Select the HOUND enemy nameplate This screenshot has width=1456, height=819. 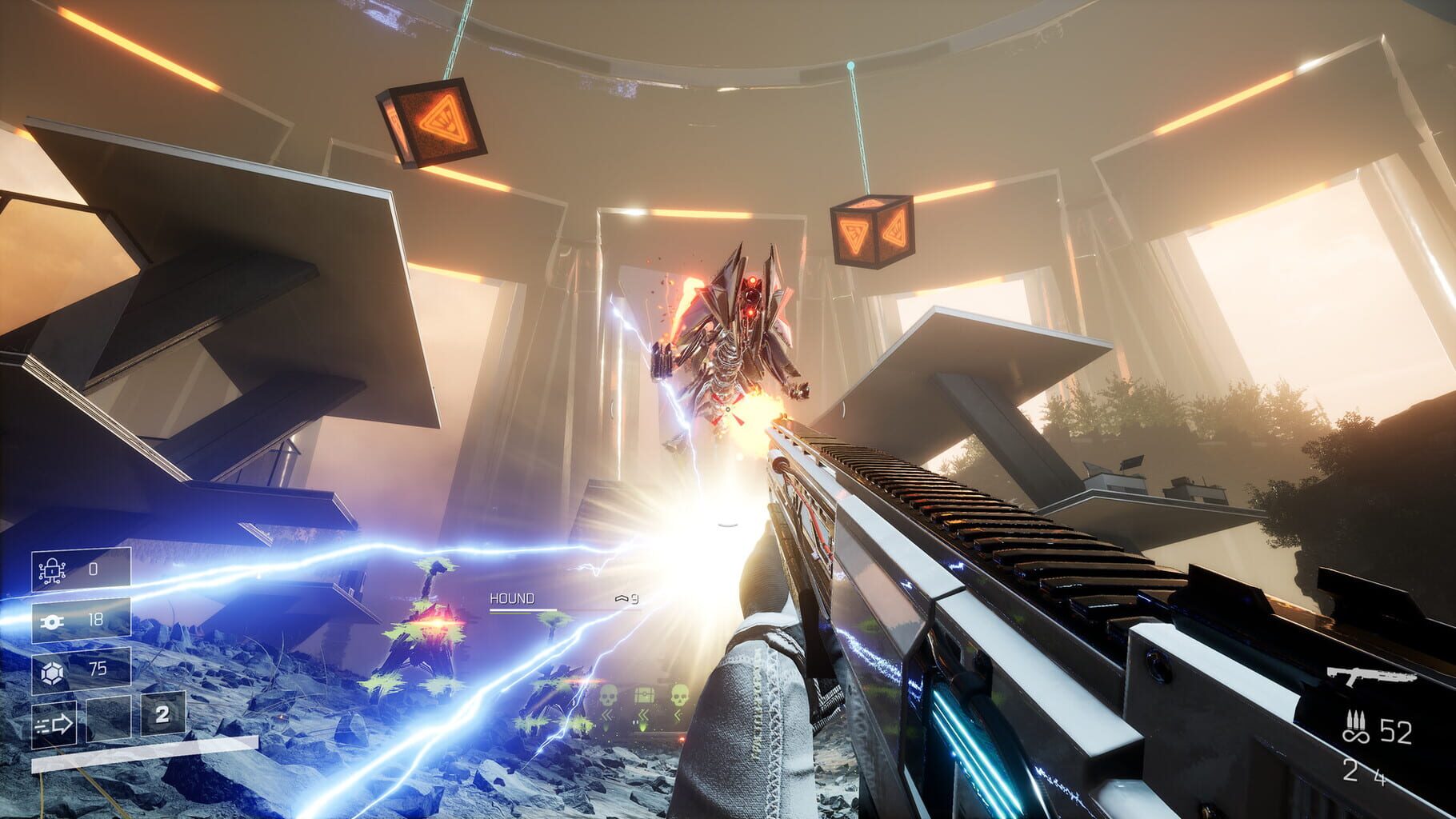(513, 598)
